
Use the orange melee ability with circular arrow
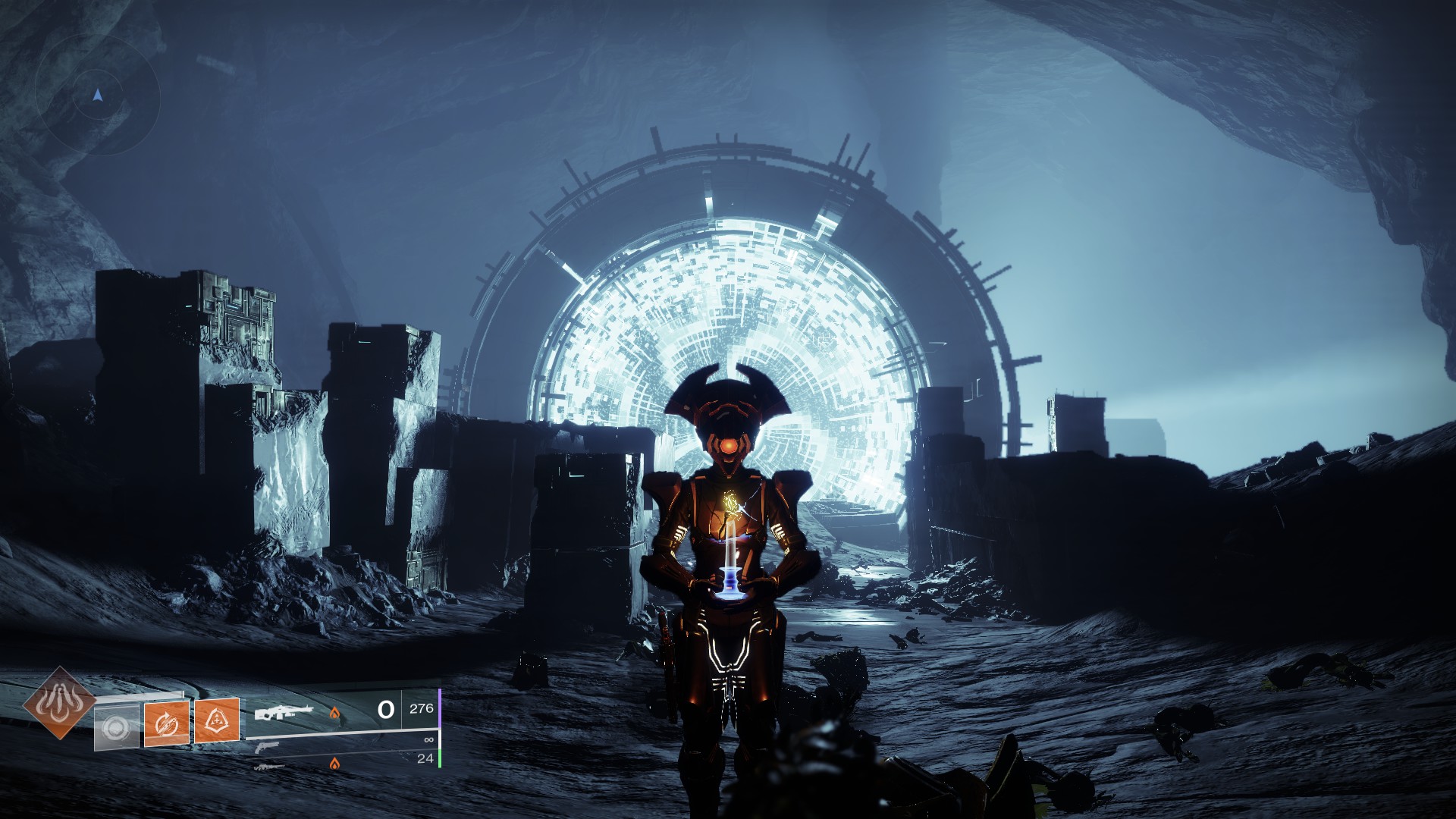(x=166, y=723)
